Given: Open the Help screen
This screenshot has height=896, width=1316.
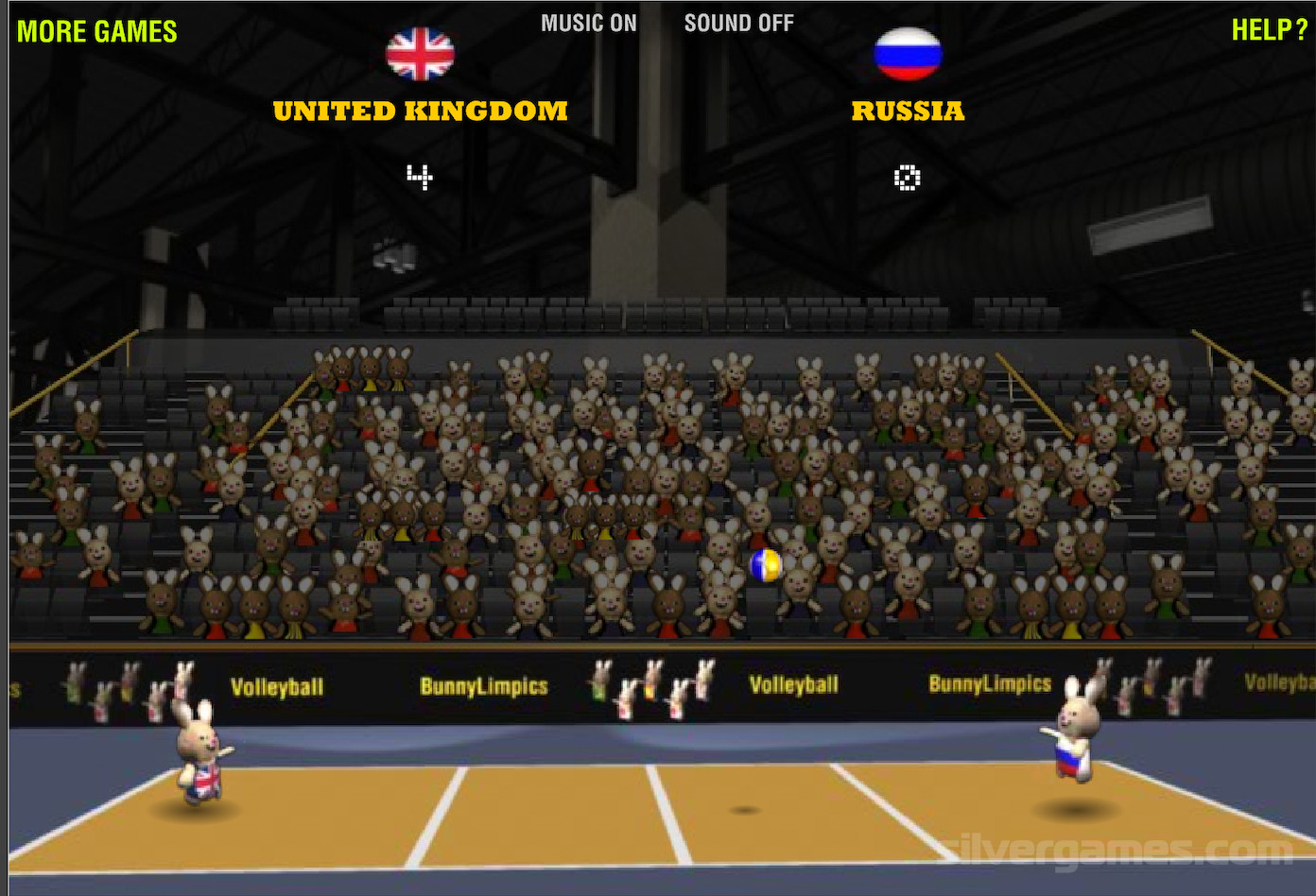Looking at the screenshot, I should [1268, 30].
